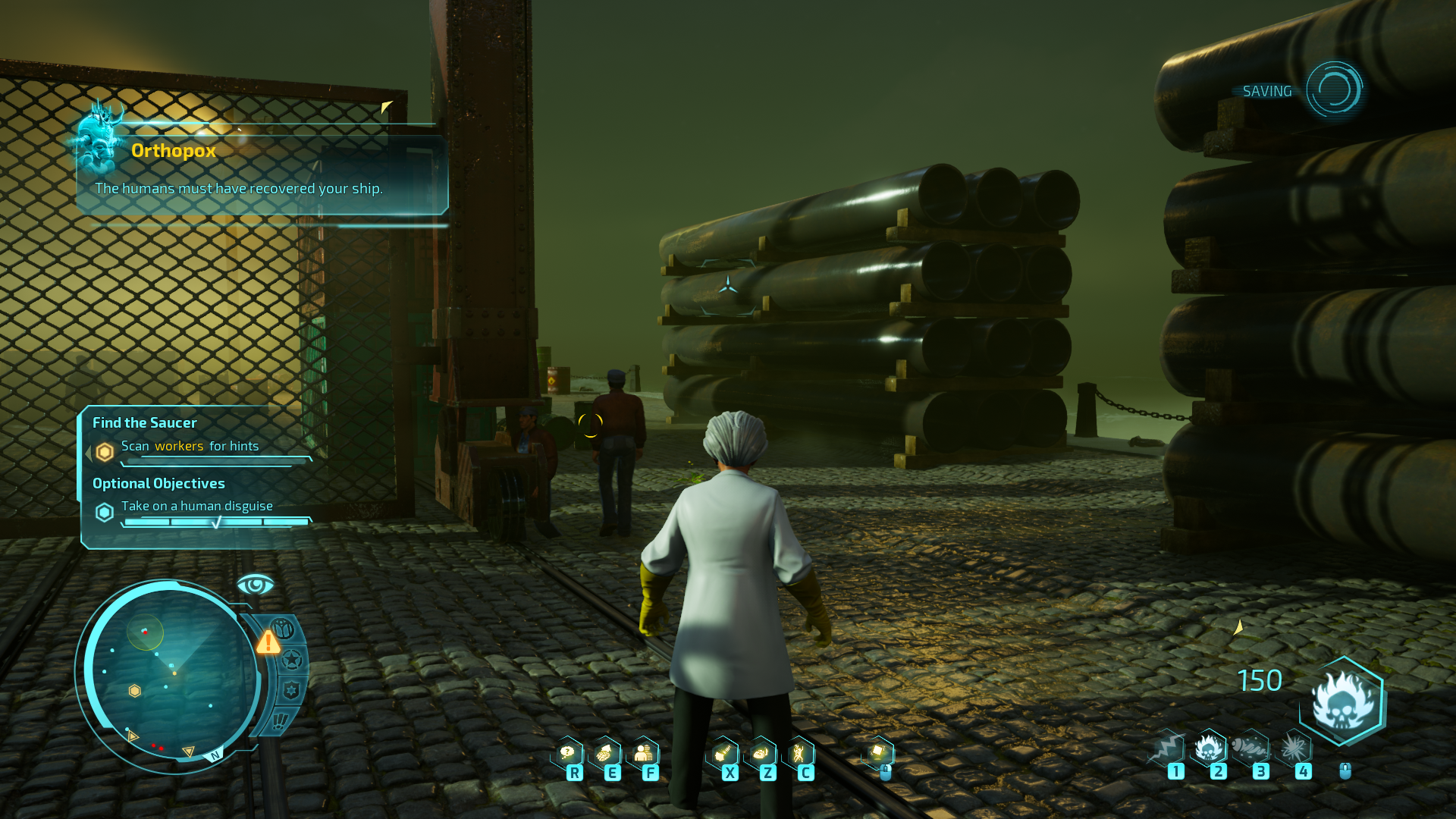Click the eye disguise indicator above the minimap
The image size is (1456, 819).
(x=255, y=585)
